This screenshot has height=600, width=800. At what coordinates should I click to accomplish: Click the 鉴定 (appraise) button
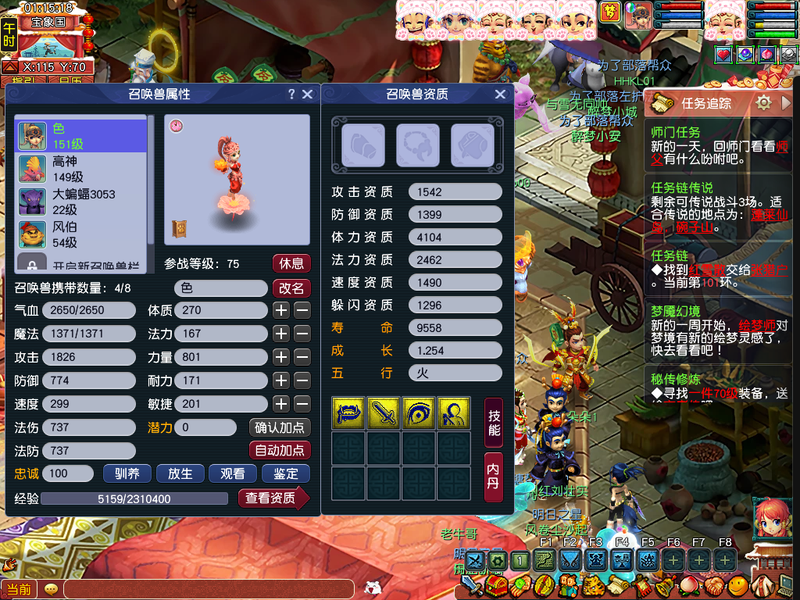pos(285,474)
